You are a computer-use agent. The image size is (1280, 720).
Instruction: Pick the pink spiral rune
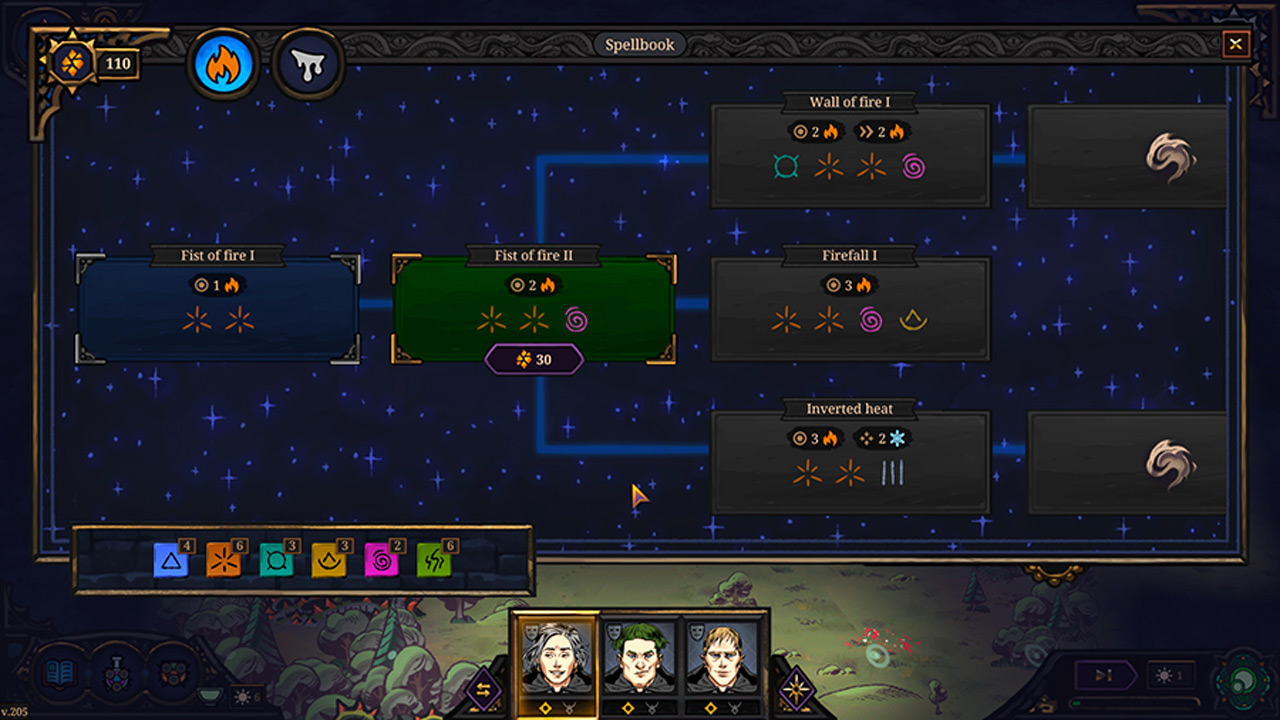(x=382, y=561)
